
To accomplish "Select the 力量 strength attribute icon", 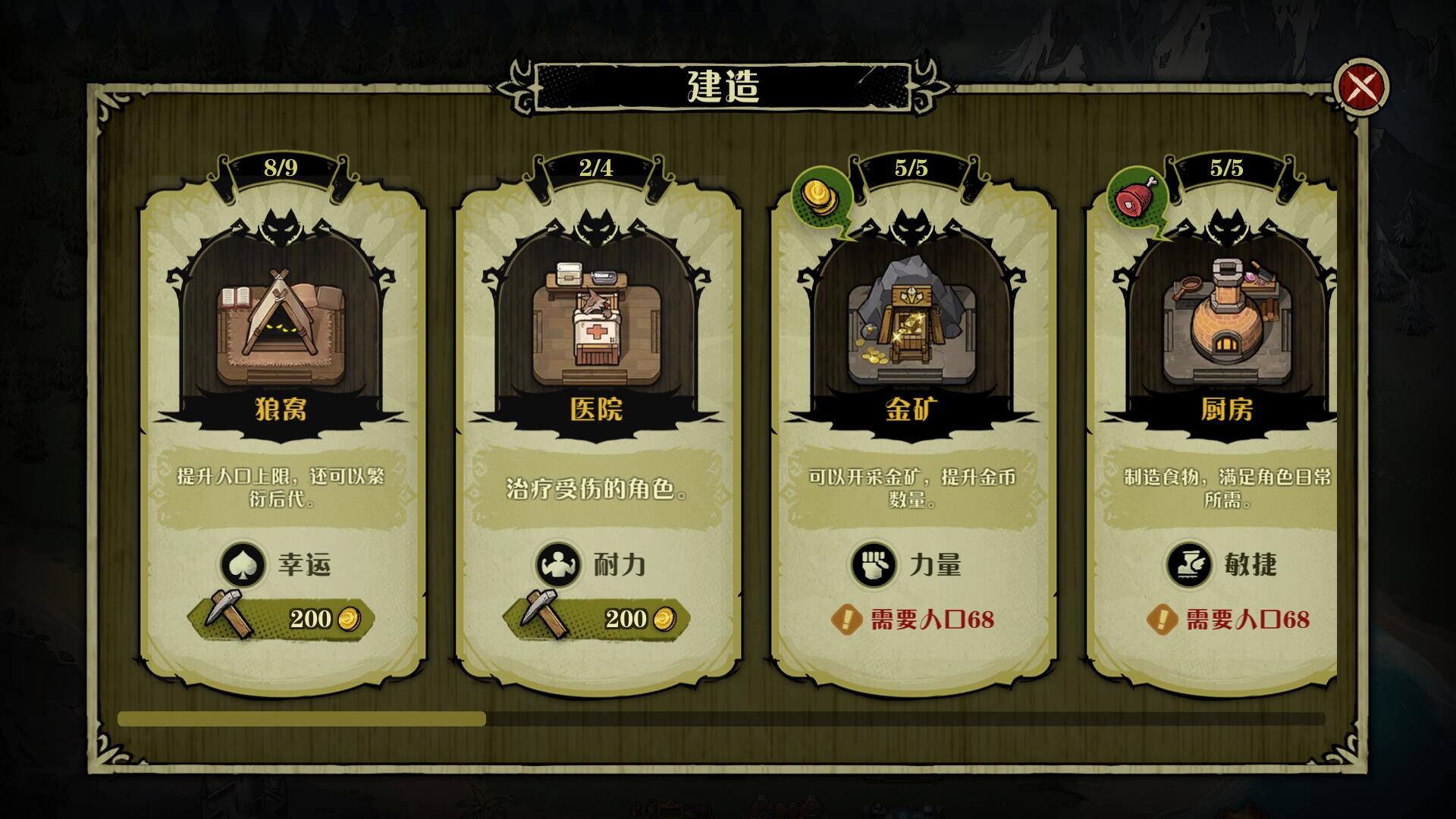I will pos(872,565).
